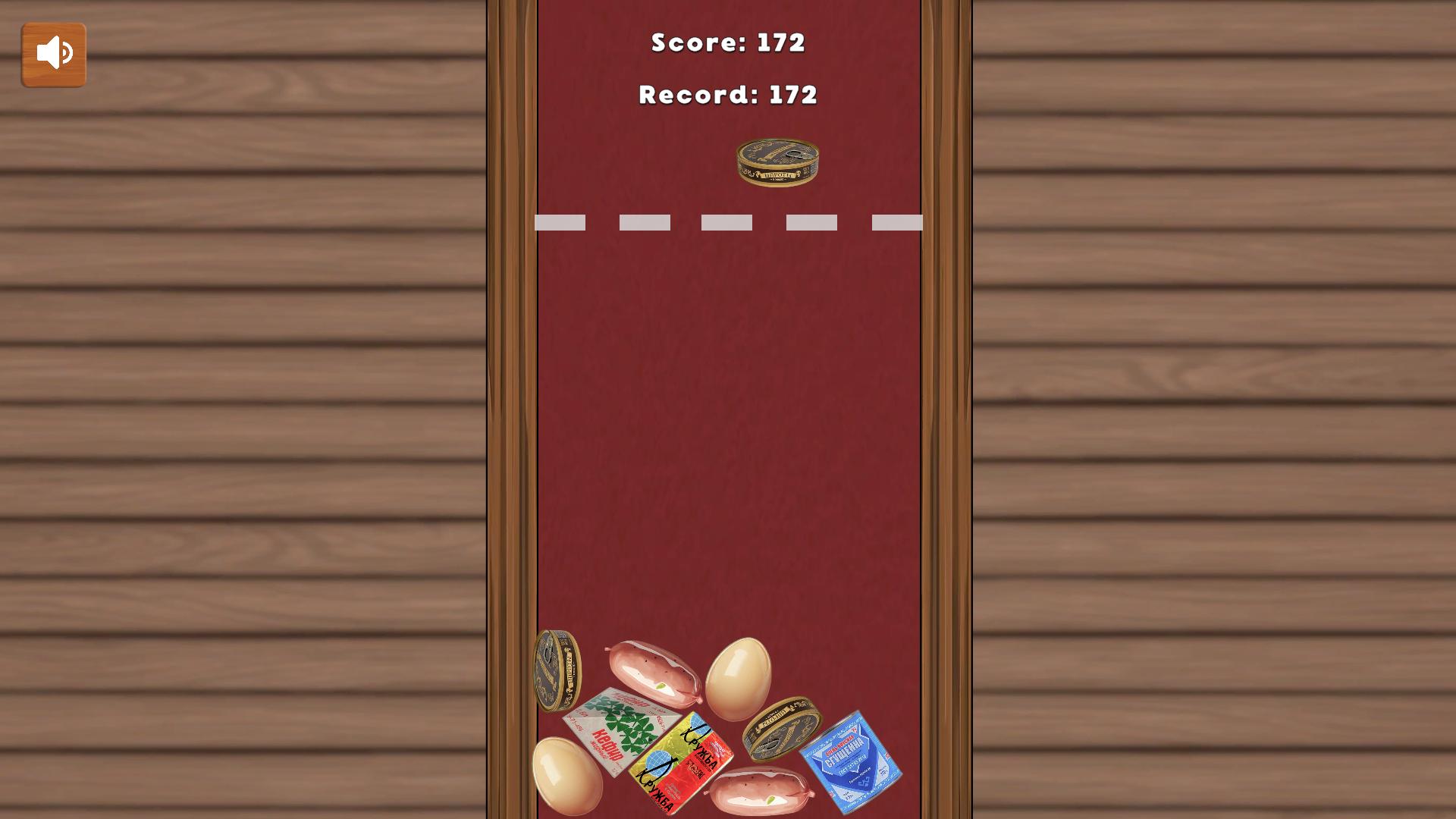The height and width of the screenshot is (819, 1456).
Task: Click the falling sprats can
Action: 777,161
